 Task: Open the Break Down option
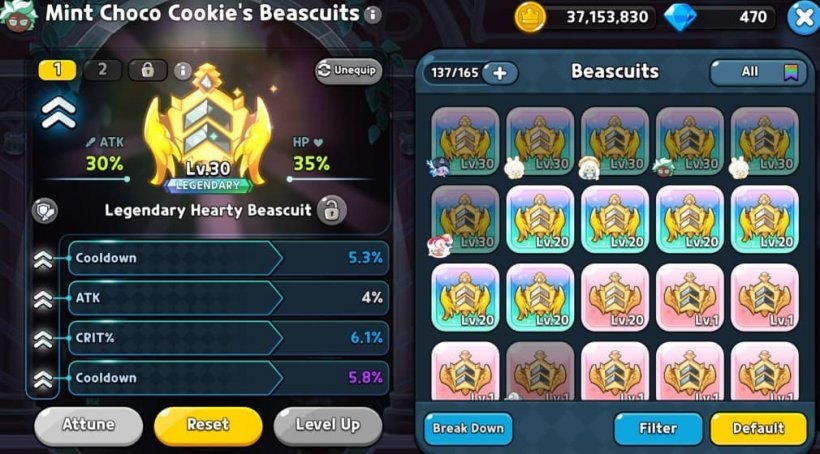(x=468, y=428)
